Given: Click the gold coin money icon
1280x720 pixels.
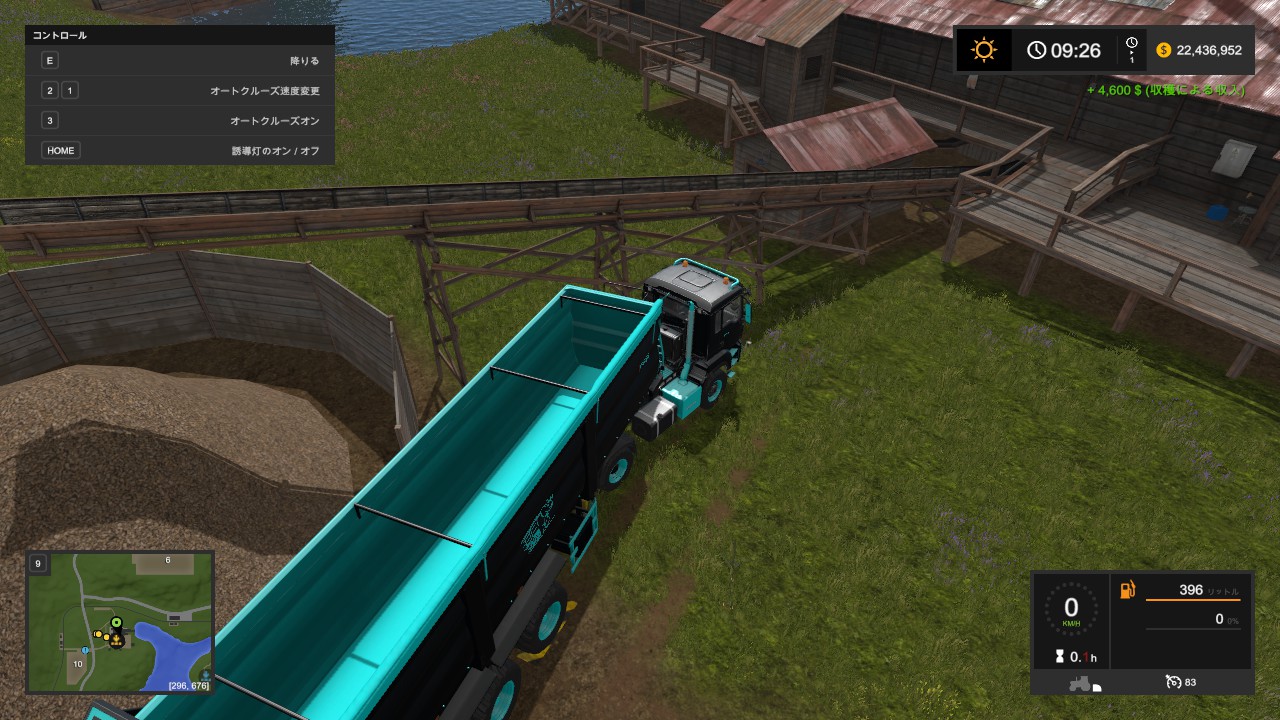Looking at the screenshot, I should coord(1163,50).
